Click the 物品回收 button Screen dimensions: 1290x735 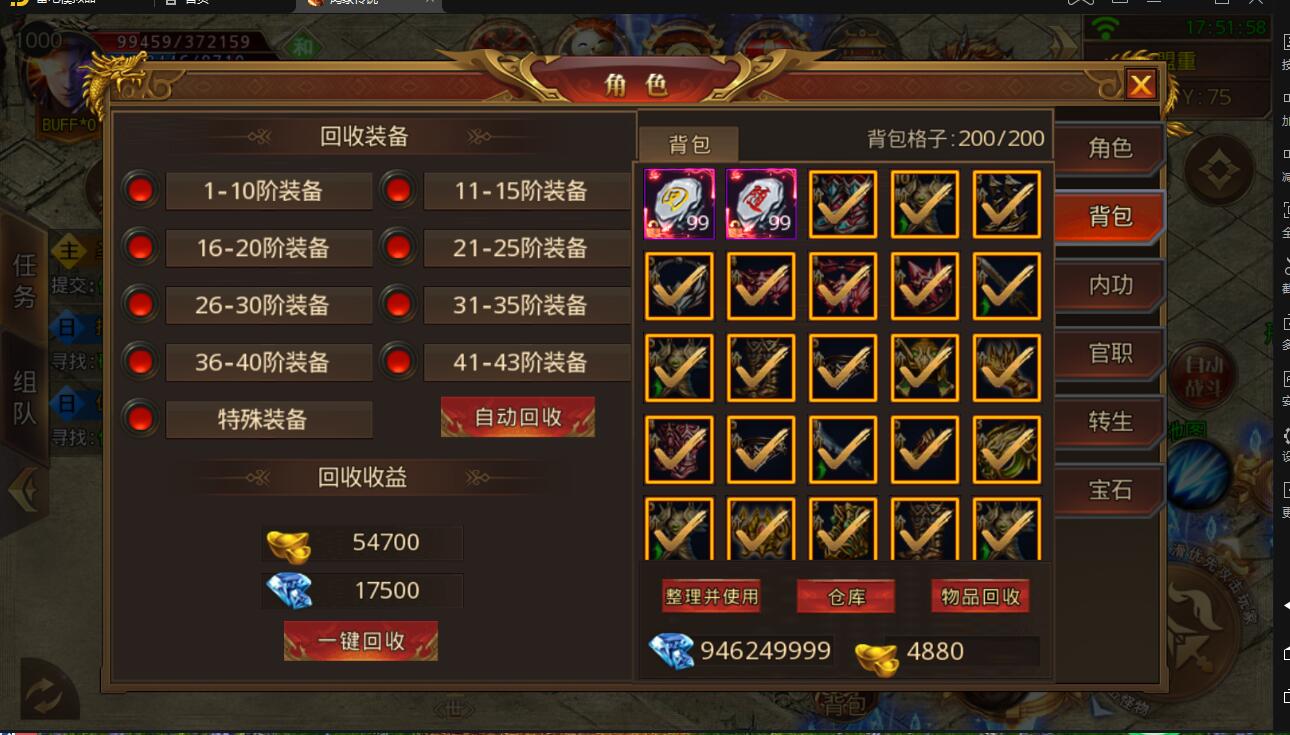(980, 595)
